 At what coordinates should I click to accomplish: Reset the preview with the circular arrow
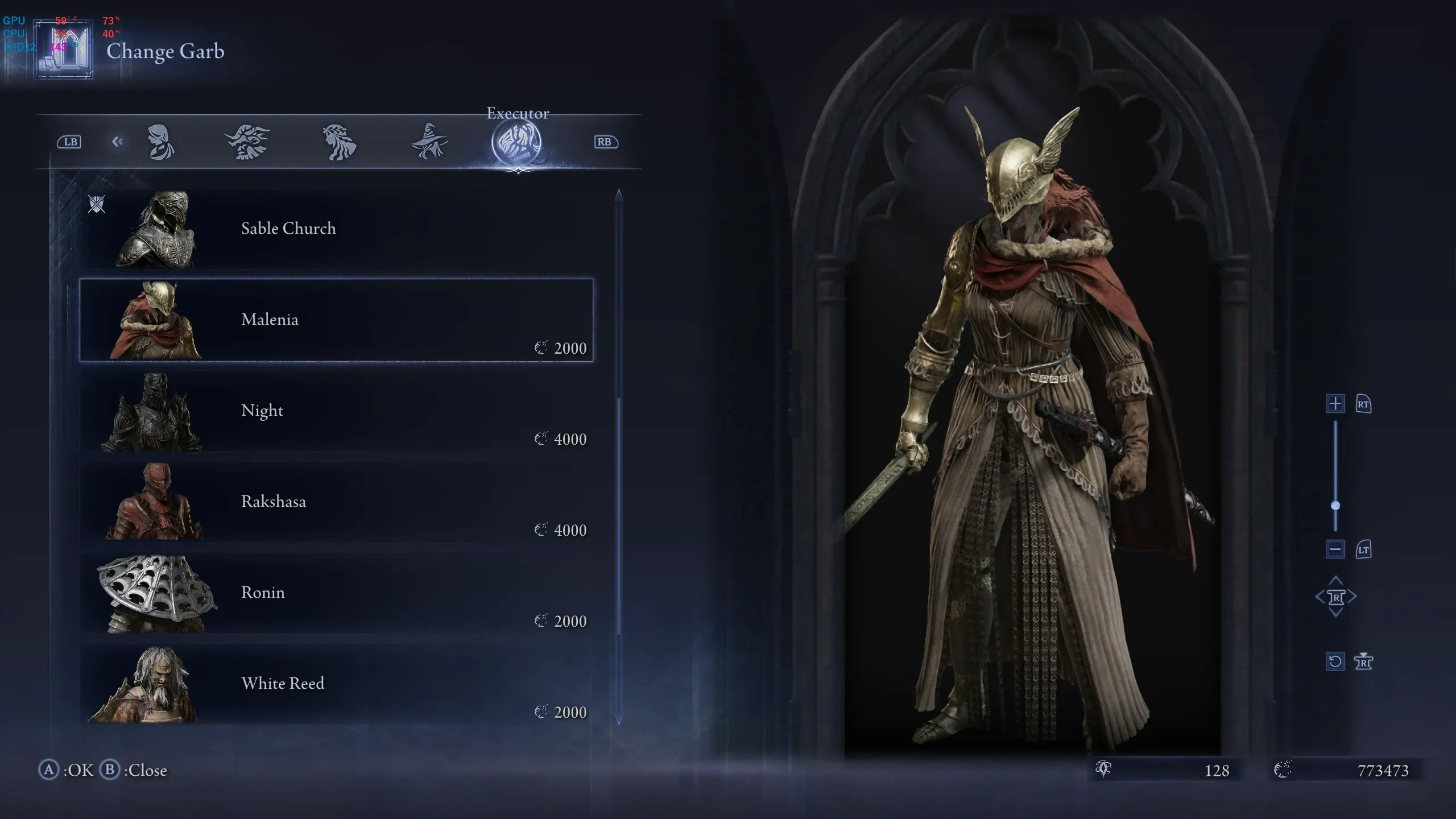point(1335,661)
